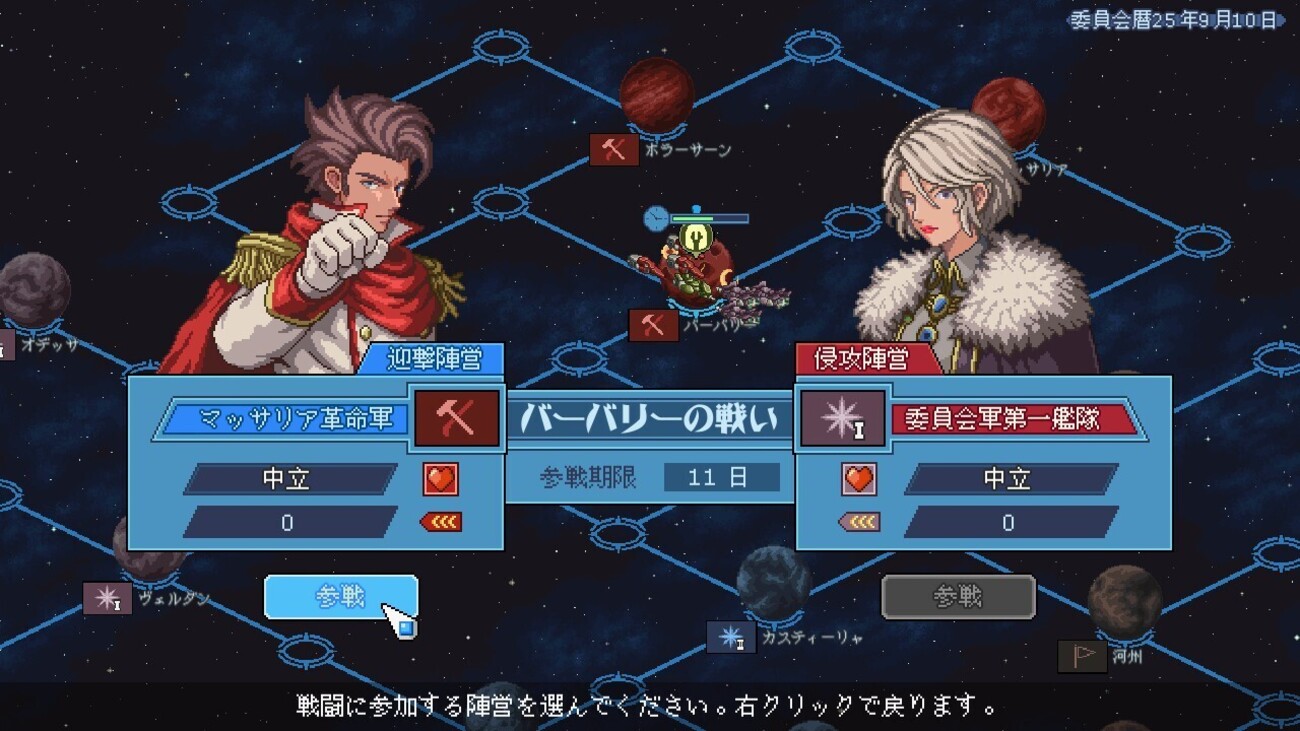The height and width of the screenshot is (731, 1300).
Task: Click the heart icon on the defender panel
Action: 440,479
